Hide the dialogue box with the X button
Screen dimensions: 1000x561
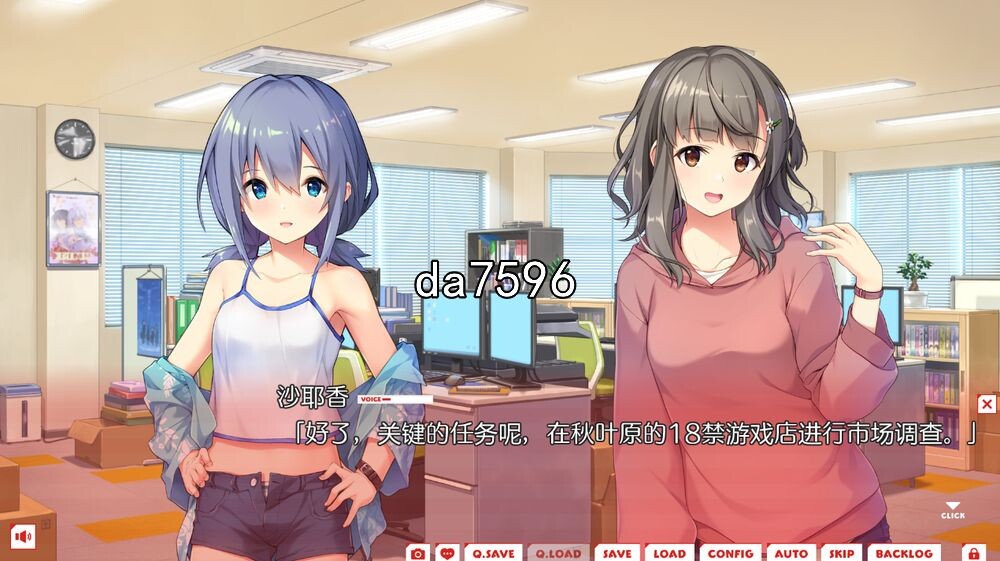tap(987, 404)
